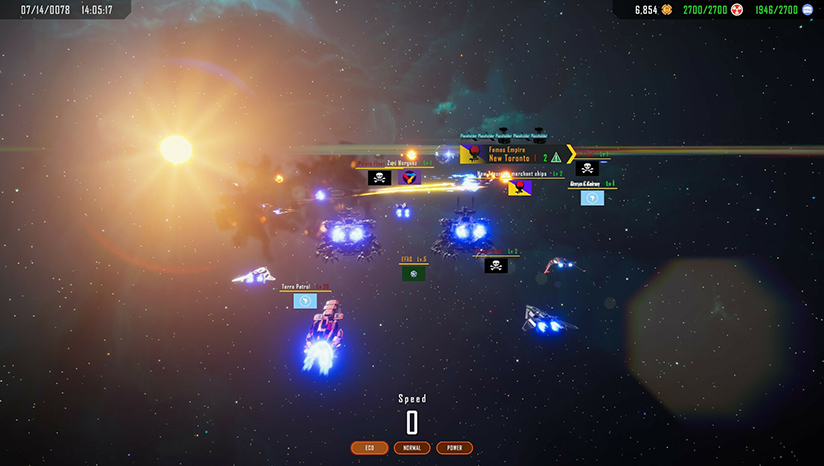Select the Zuri Marquez faction emblem
The image size is (824, 466).
coord(408,177)
